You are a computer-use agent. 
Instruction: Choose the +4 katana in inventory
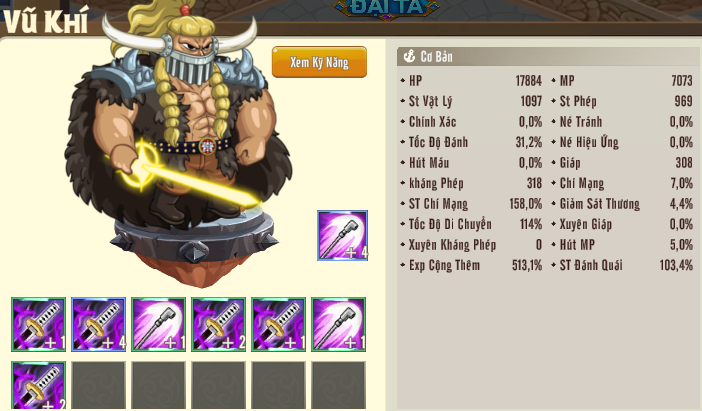point(98,324)
